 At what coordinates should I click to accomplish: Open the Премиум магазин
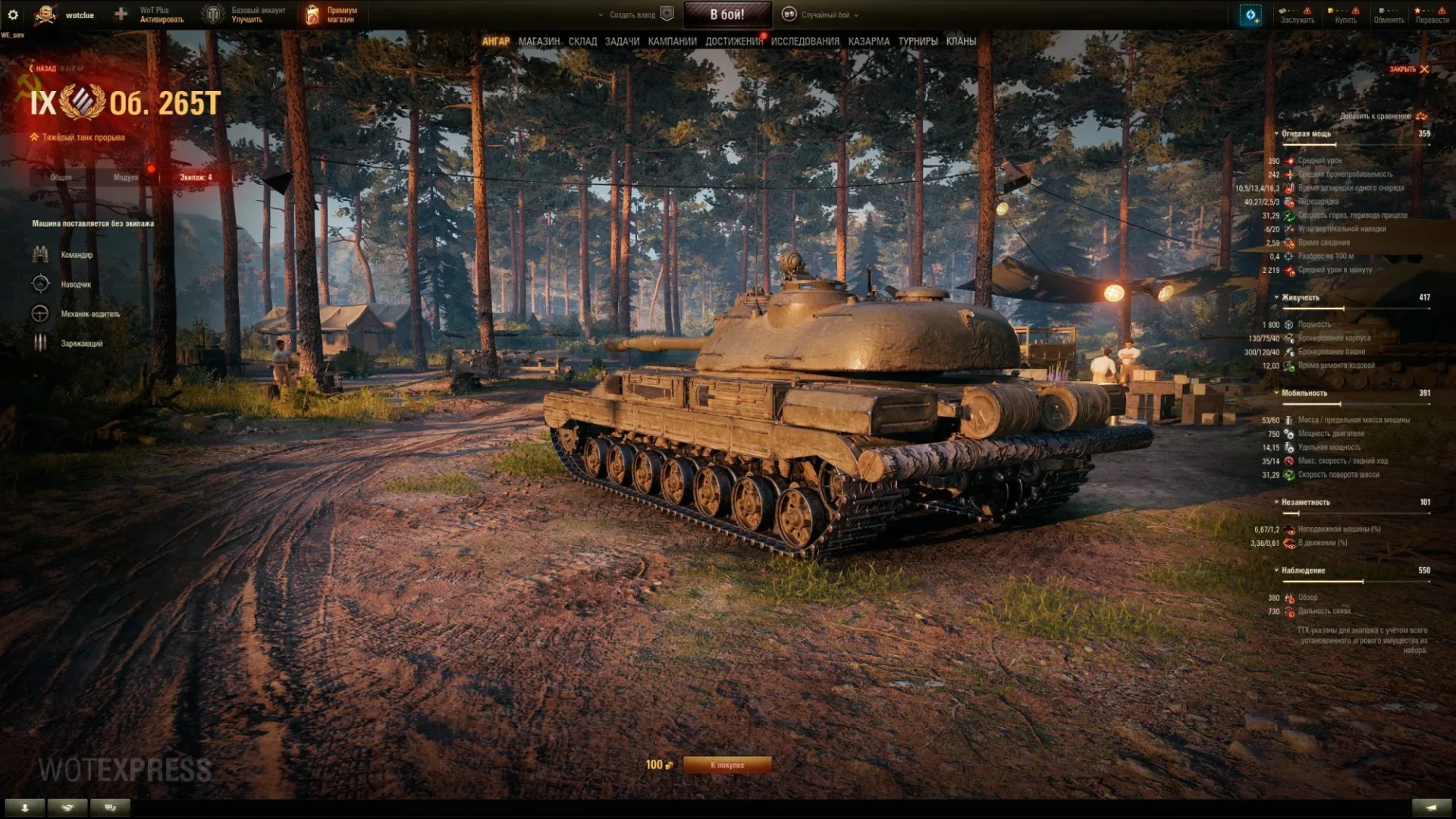[331, 14]
